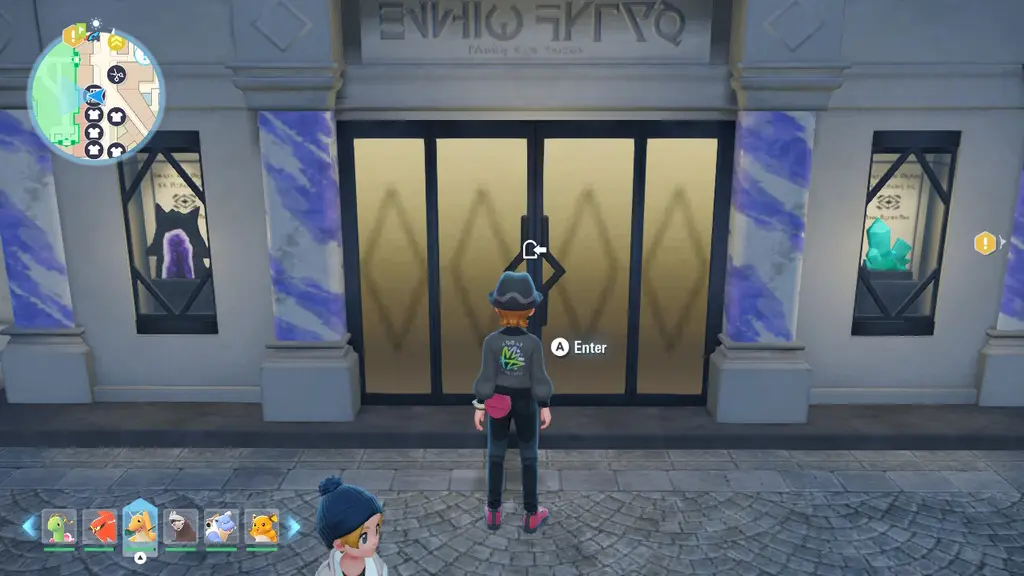Click the blue player arrow on minimap
The height and width of the screenshot is (576, 1024).
[95, 97]
